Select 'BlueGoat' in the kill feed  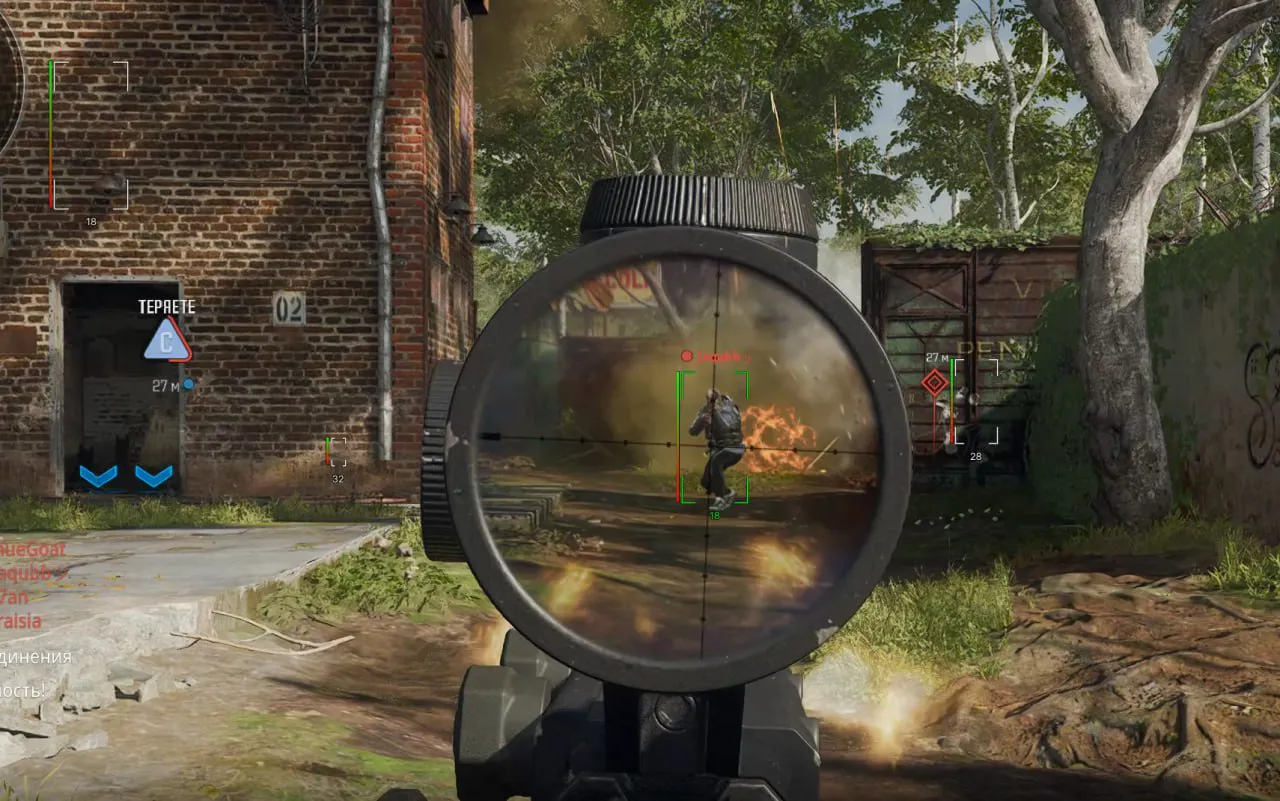coord(30,549)
